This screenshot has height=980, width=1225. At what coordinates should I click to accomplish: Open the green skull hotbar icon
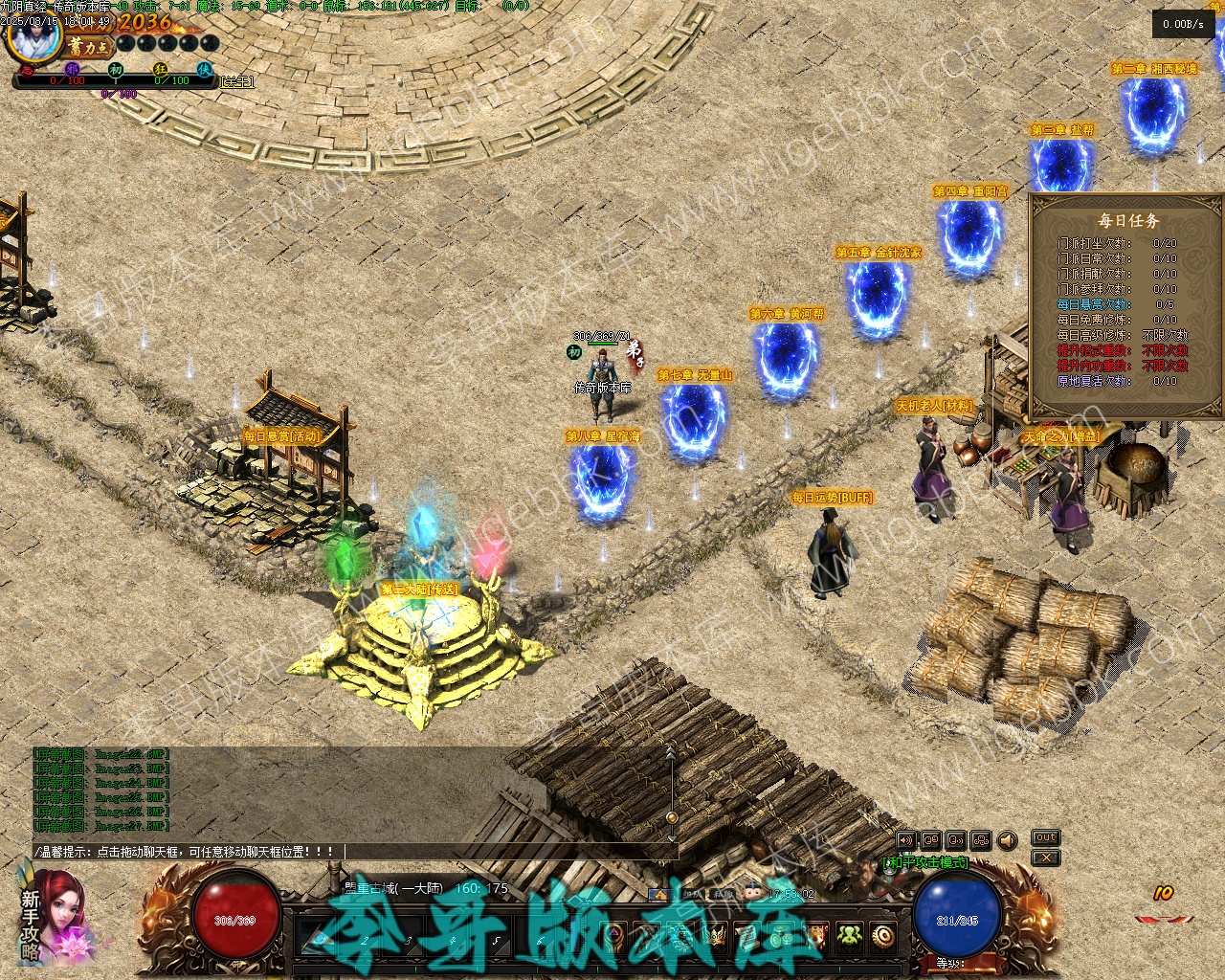tap(849, 935)
